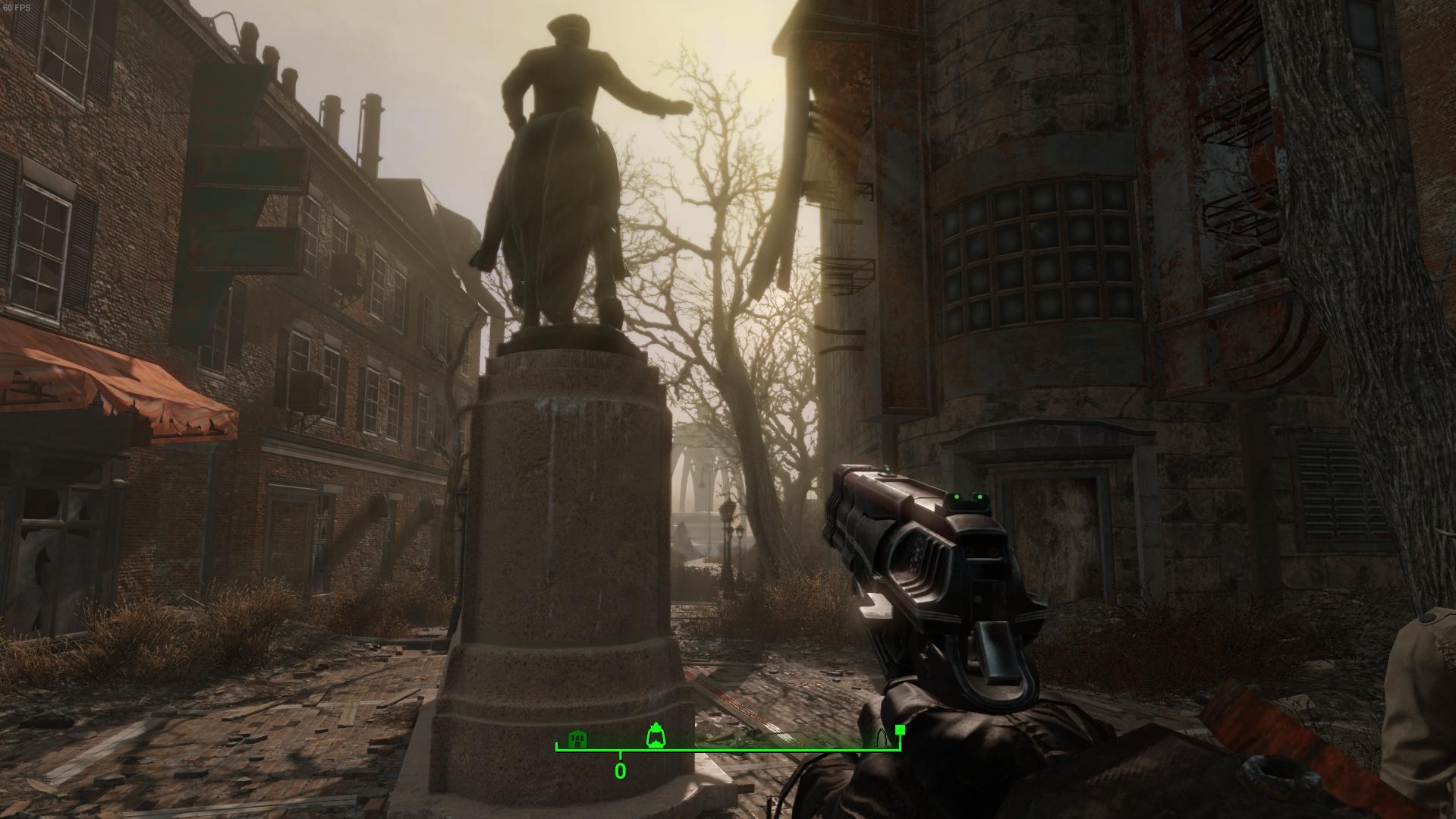Select the solid square marker on compass

coord(900,730)
